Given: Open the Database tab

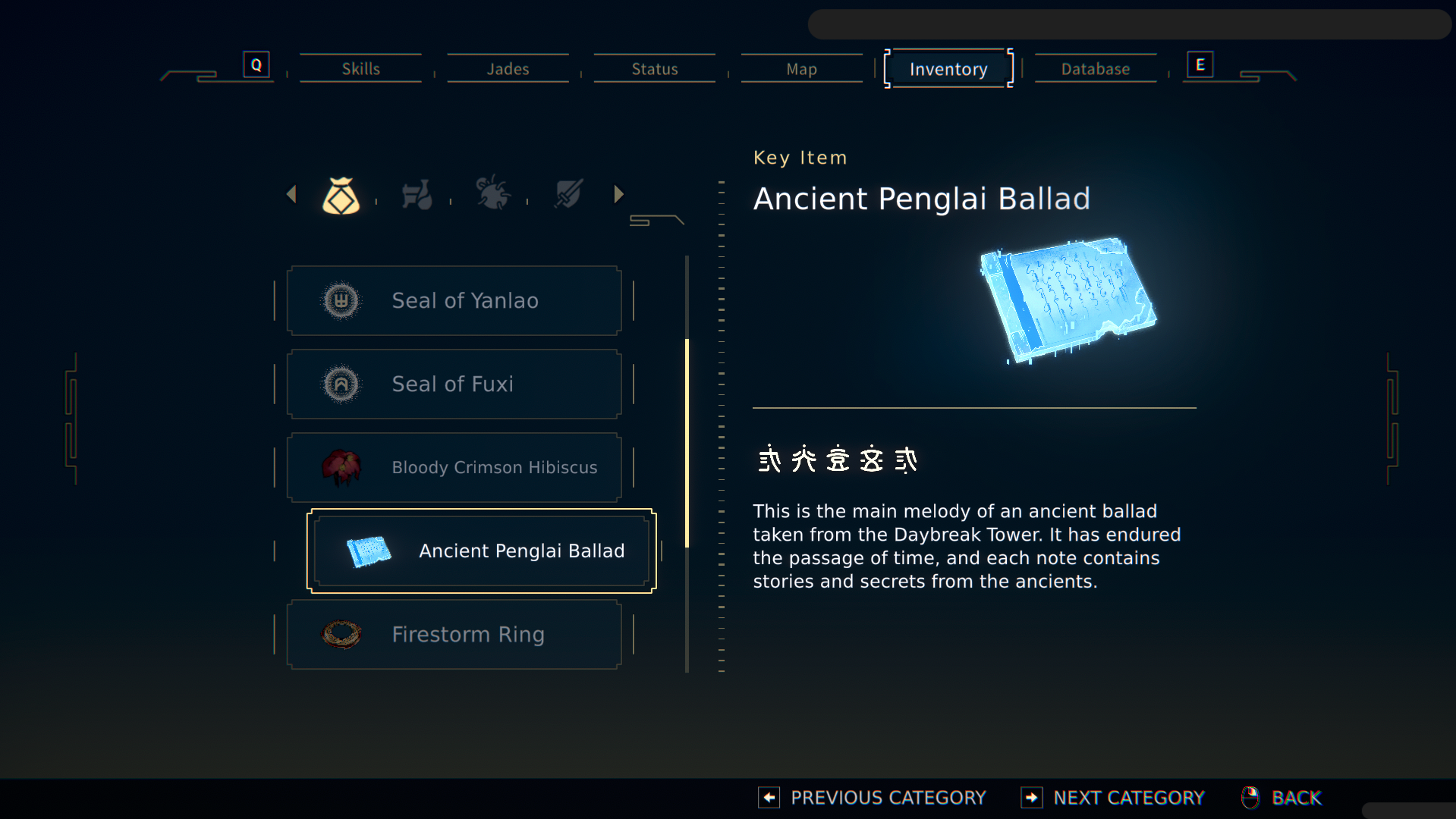Looking at the screenshot, I should pos(1095,69).
